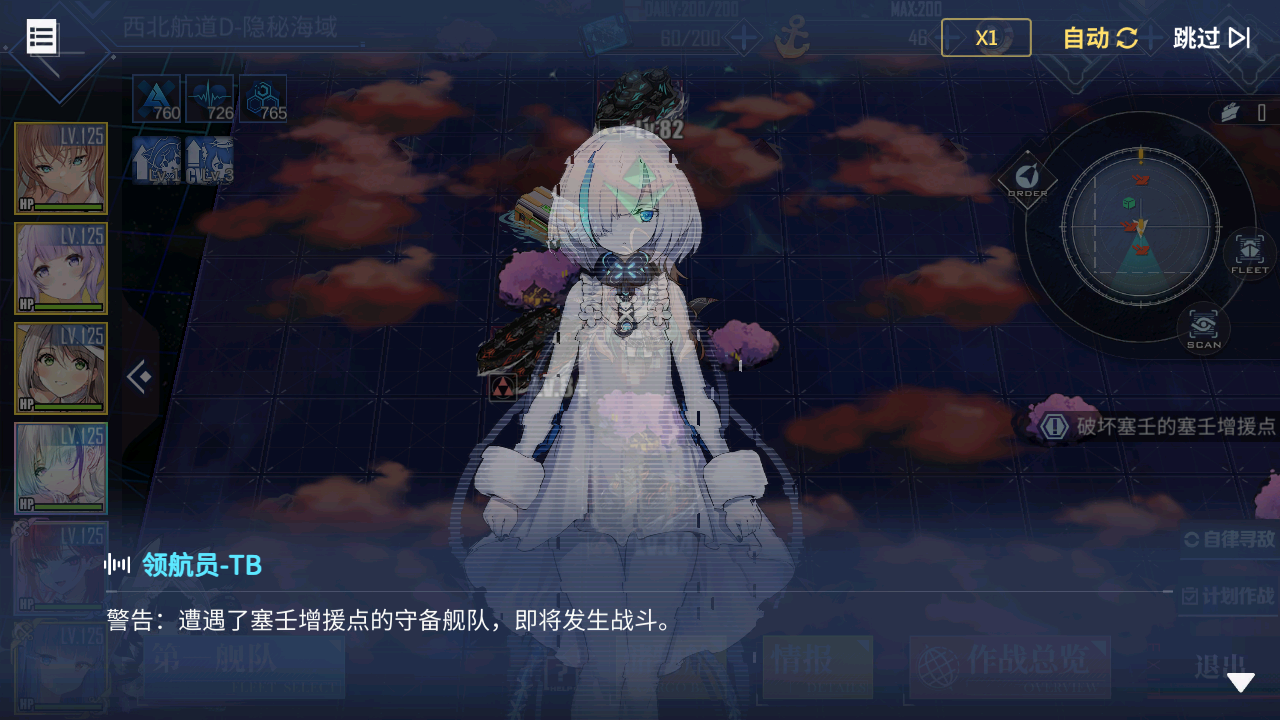Viewport: 1280px width, 720px height.
Task: Click the 自律寻敌 auto-search button
Action: point(1230,539)
